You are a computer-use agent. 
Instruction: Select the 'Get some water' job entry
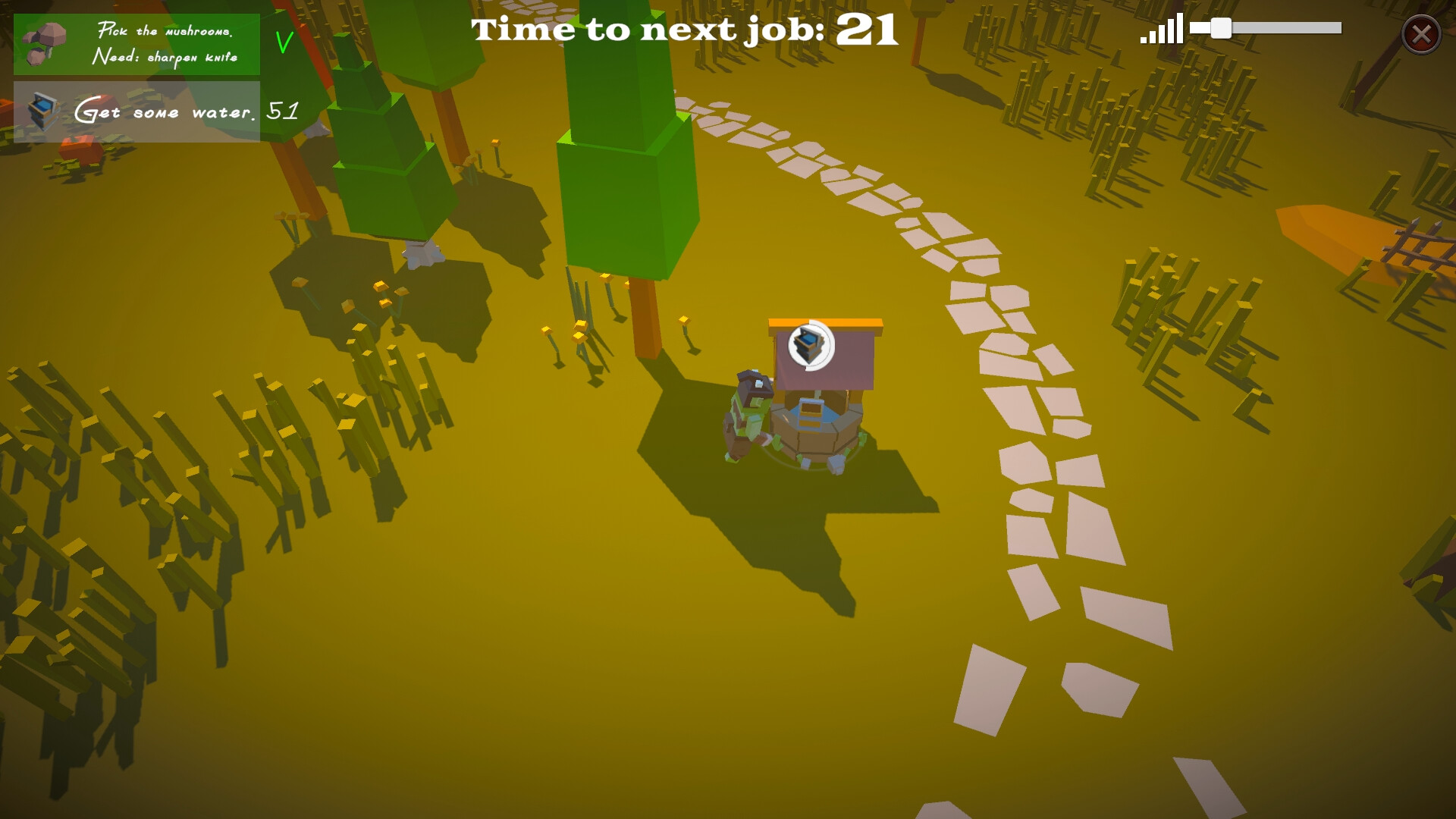pos(136,112)
